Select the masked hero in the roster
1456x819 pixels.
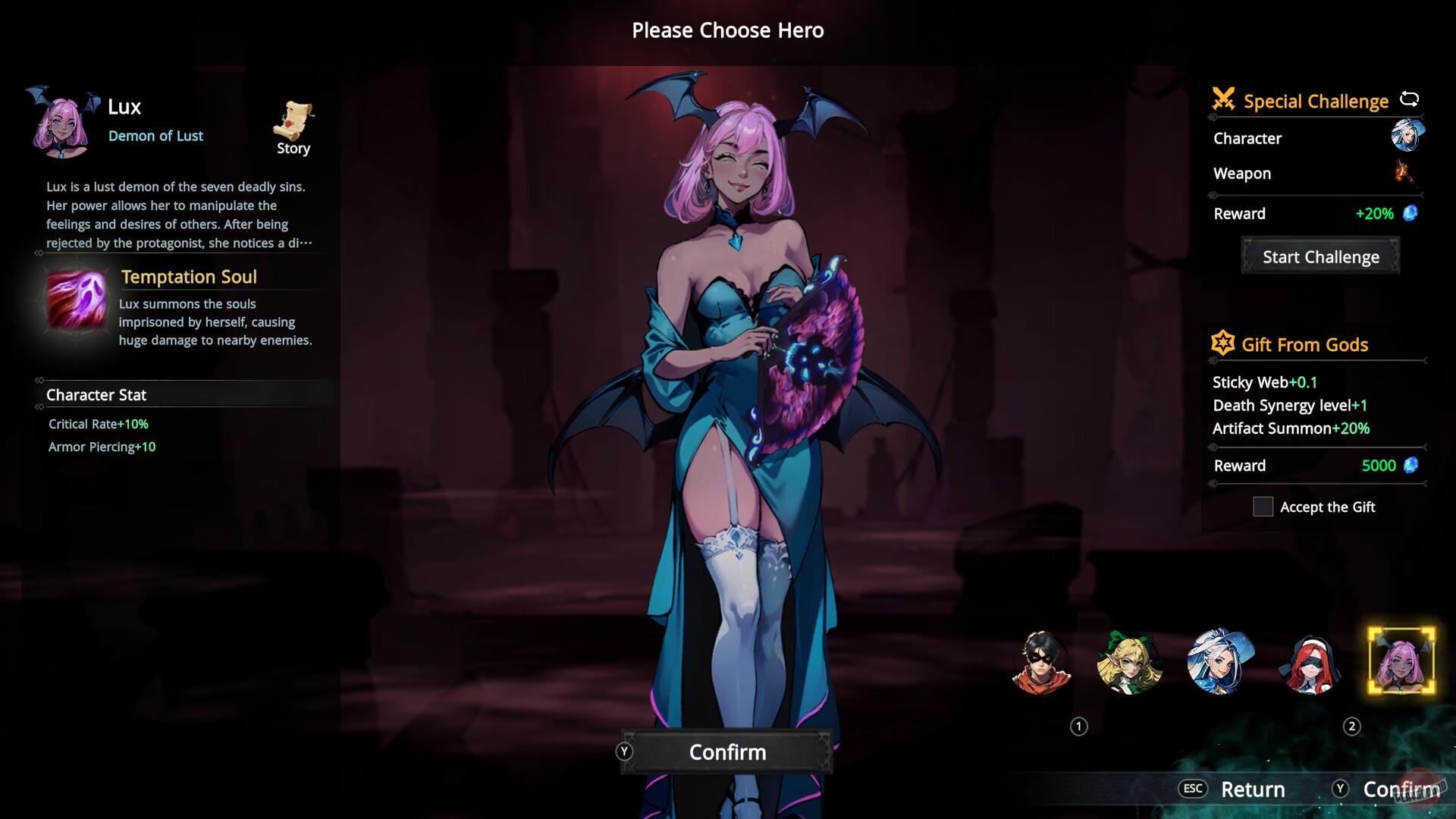tap(1042, 662)
